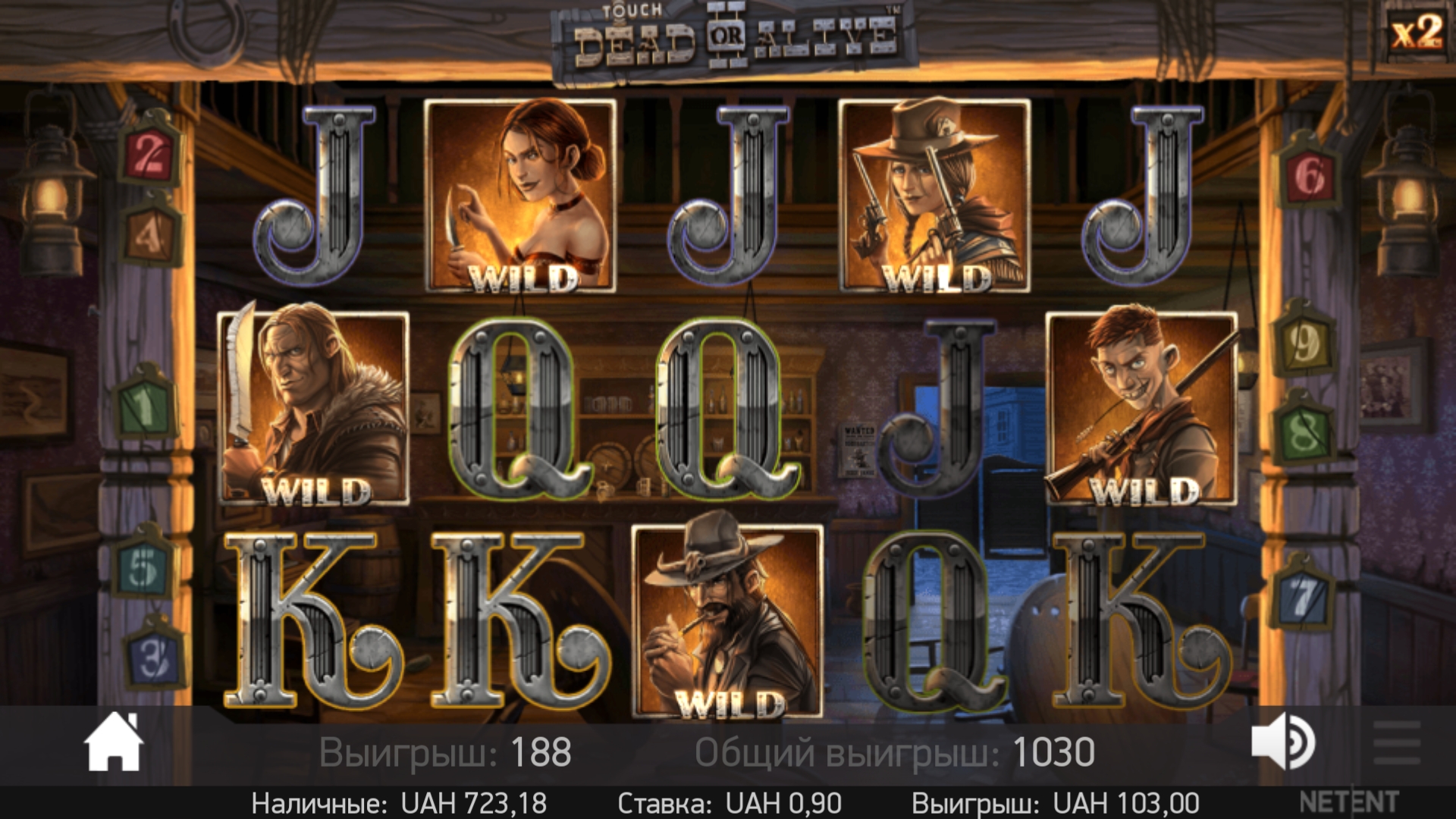Screen dimensions: 1456x819
Task: Select payline number 4 marker
Action: [x=150, y=235]
